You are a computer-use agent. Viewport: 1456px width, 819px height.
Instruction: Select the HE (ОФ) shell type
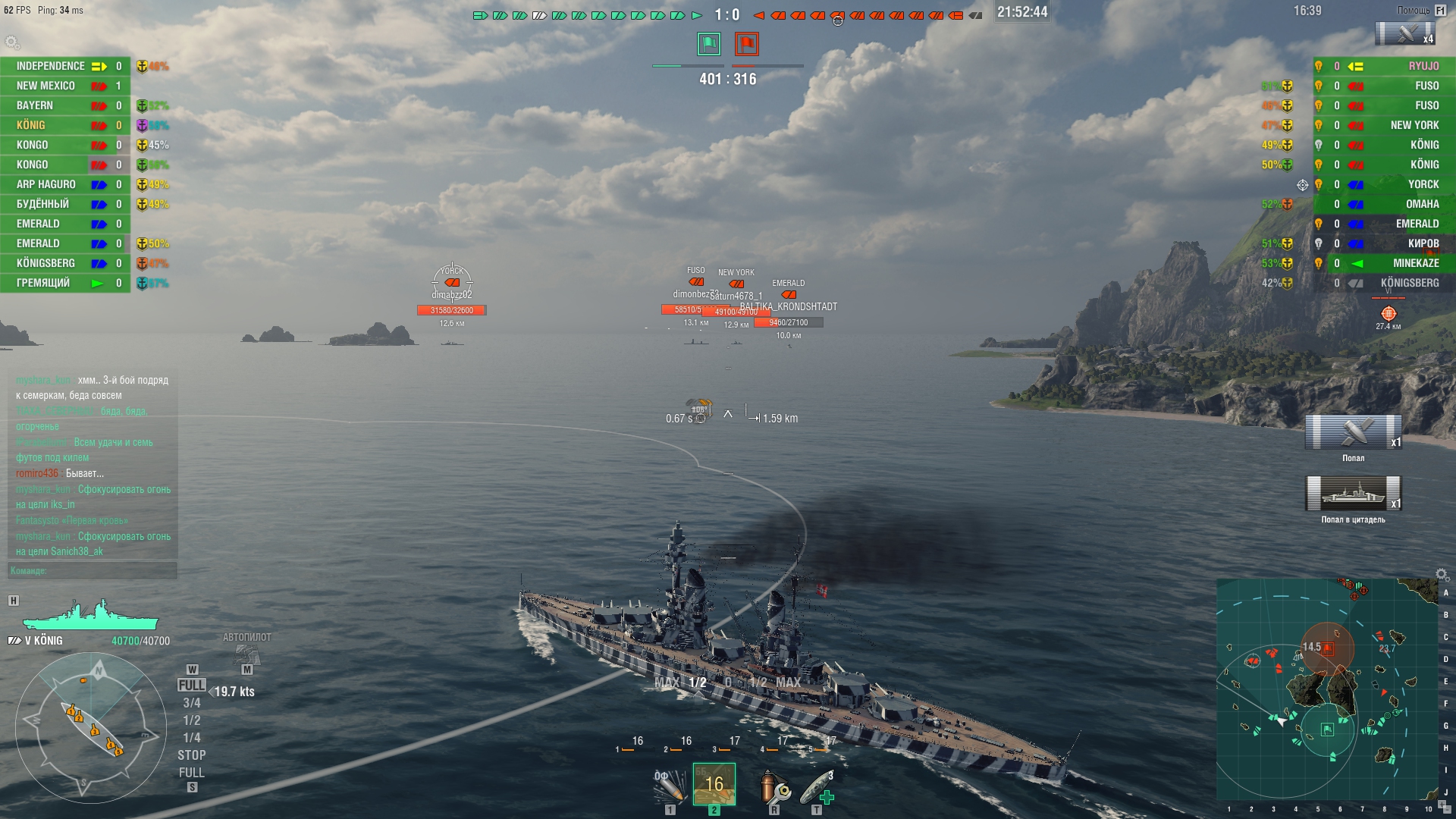tap(670, 786)
